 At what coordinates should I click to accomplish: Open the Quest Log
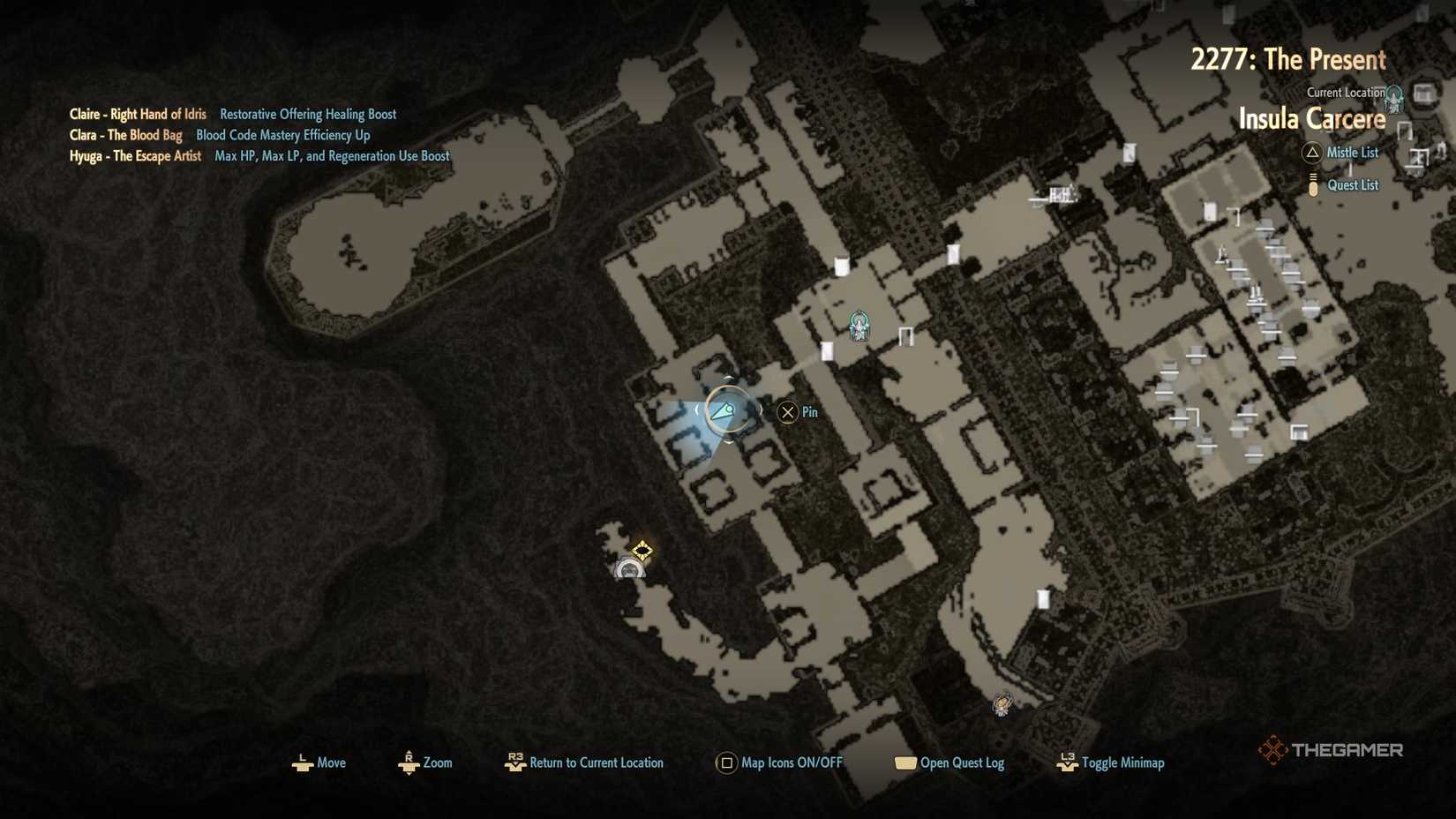[x=904, y=762]
